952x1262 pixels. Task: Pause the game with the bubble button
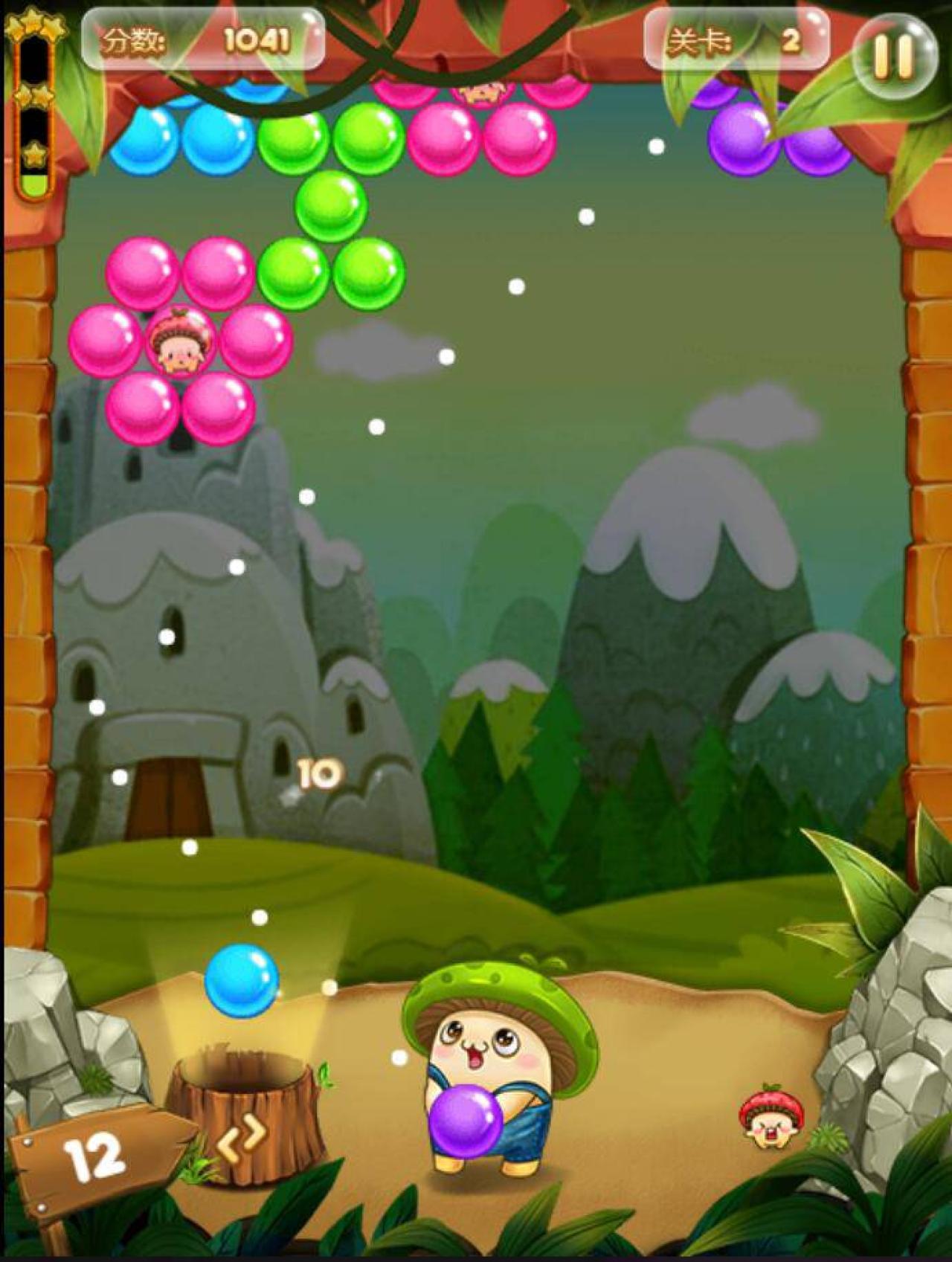click(893, 56)
